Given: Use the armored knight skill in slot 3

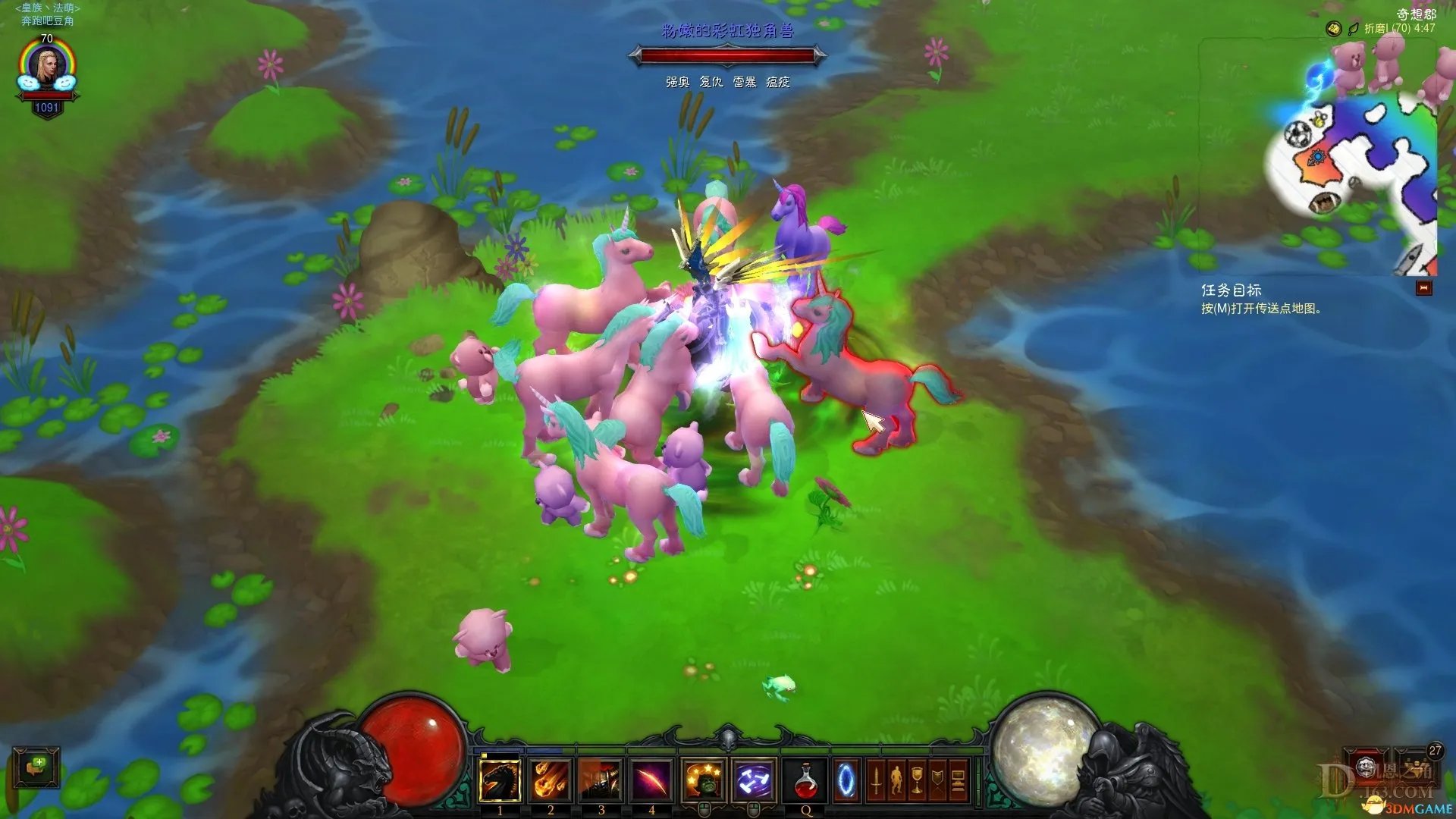Looking at the screenshot, I should pos(601,780).
